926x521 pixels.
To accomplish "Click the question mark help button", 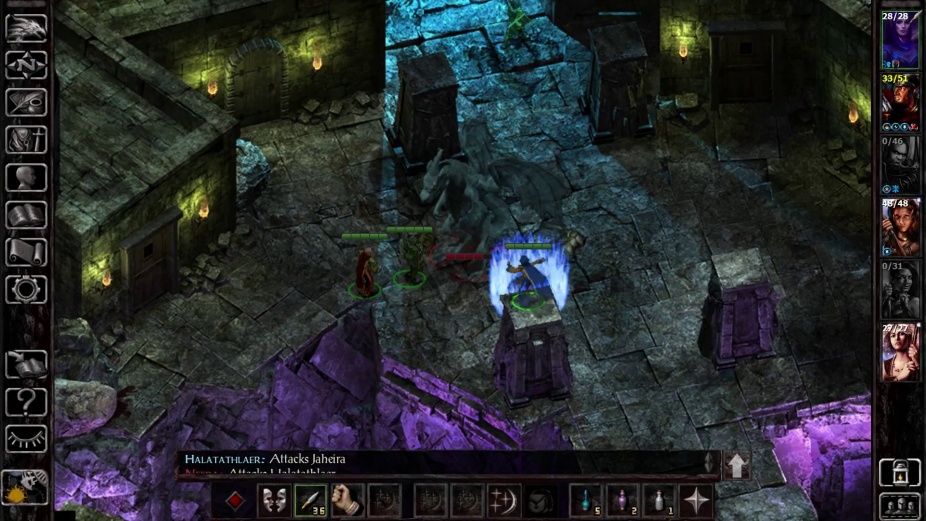I will tap(26, 402).
